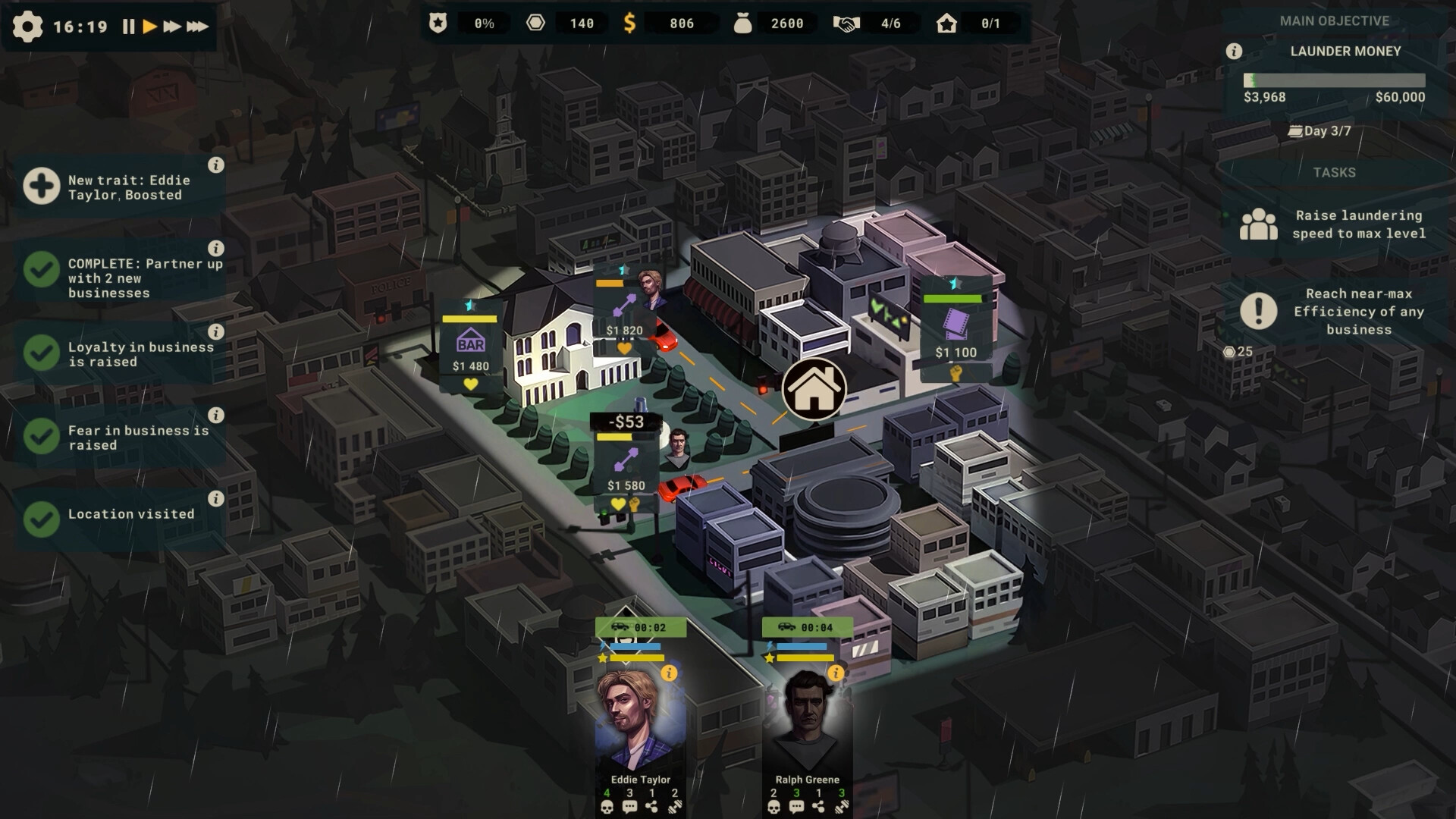Click the MAIN OBJECTIVE header
Screen dimensions: 1456x819
coord(1333,21)
